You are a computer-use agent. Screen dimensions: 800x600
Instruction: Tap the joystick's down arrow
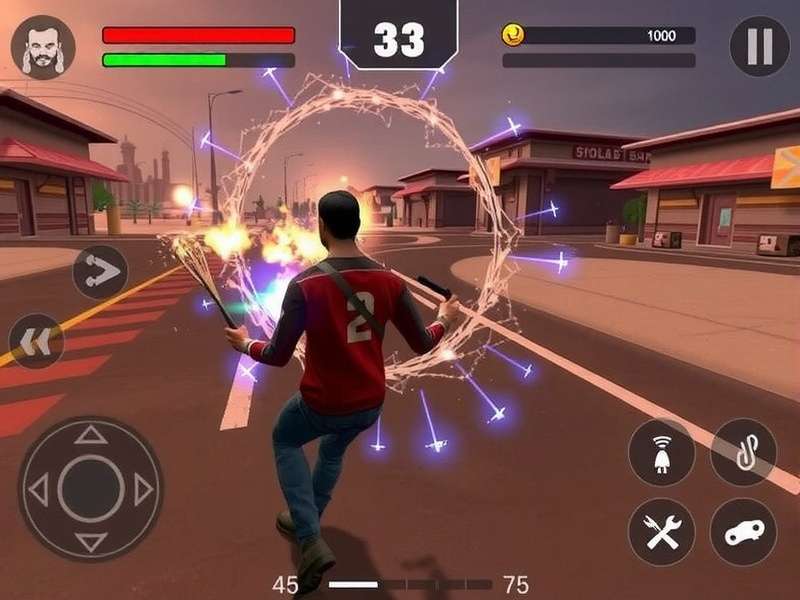point(91,543)
